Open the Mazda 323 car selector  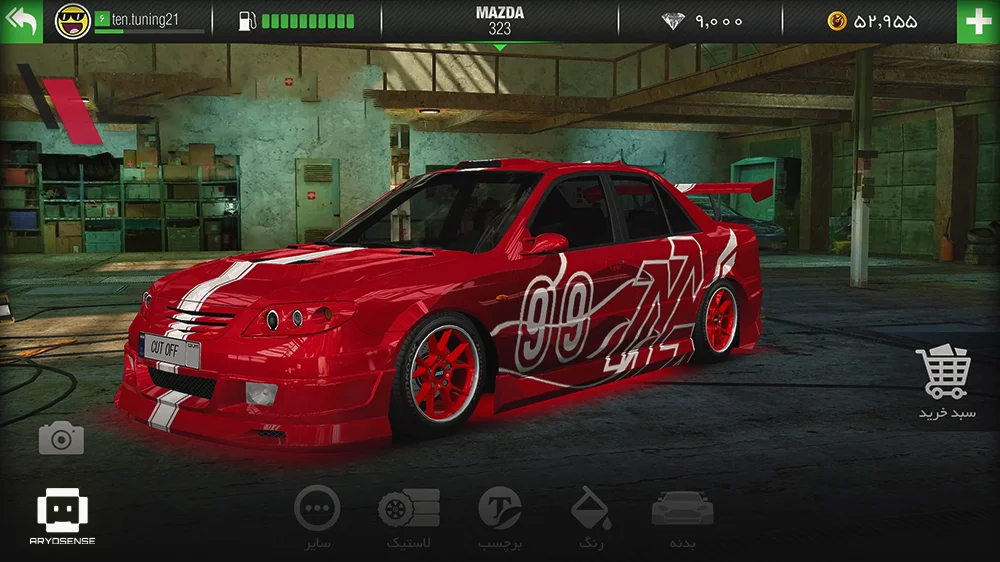click(500, 21)
